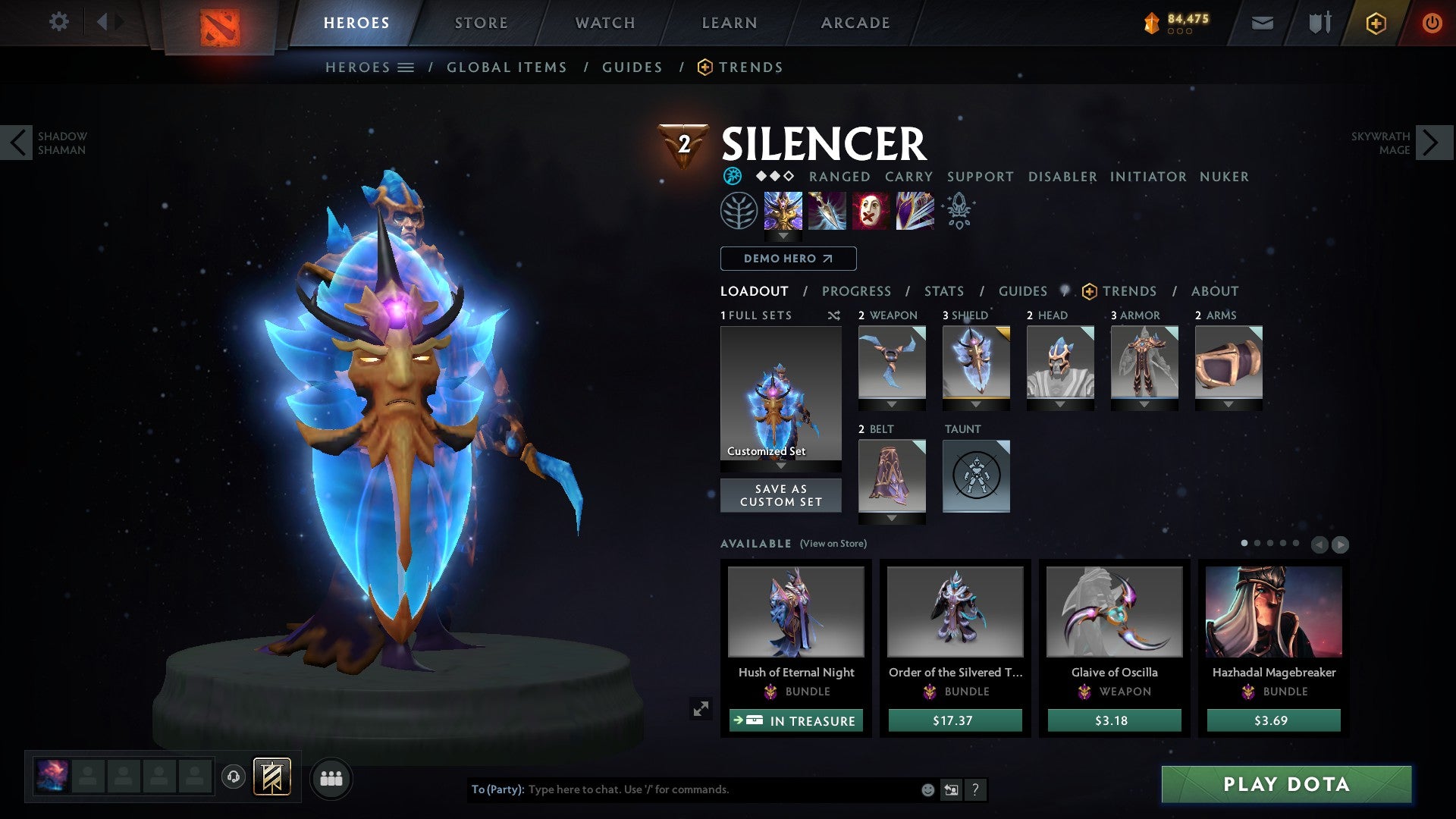1456x819 pixels.
Task: Click the Aghanim's Scepter upgrade icon
Action: tap(958, 211)
